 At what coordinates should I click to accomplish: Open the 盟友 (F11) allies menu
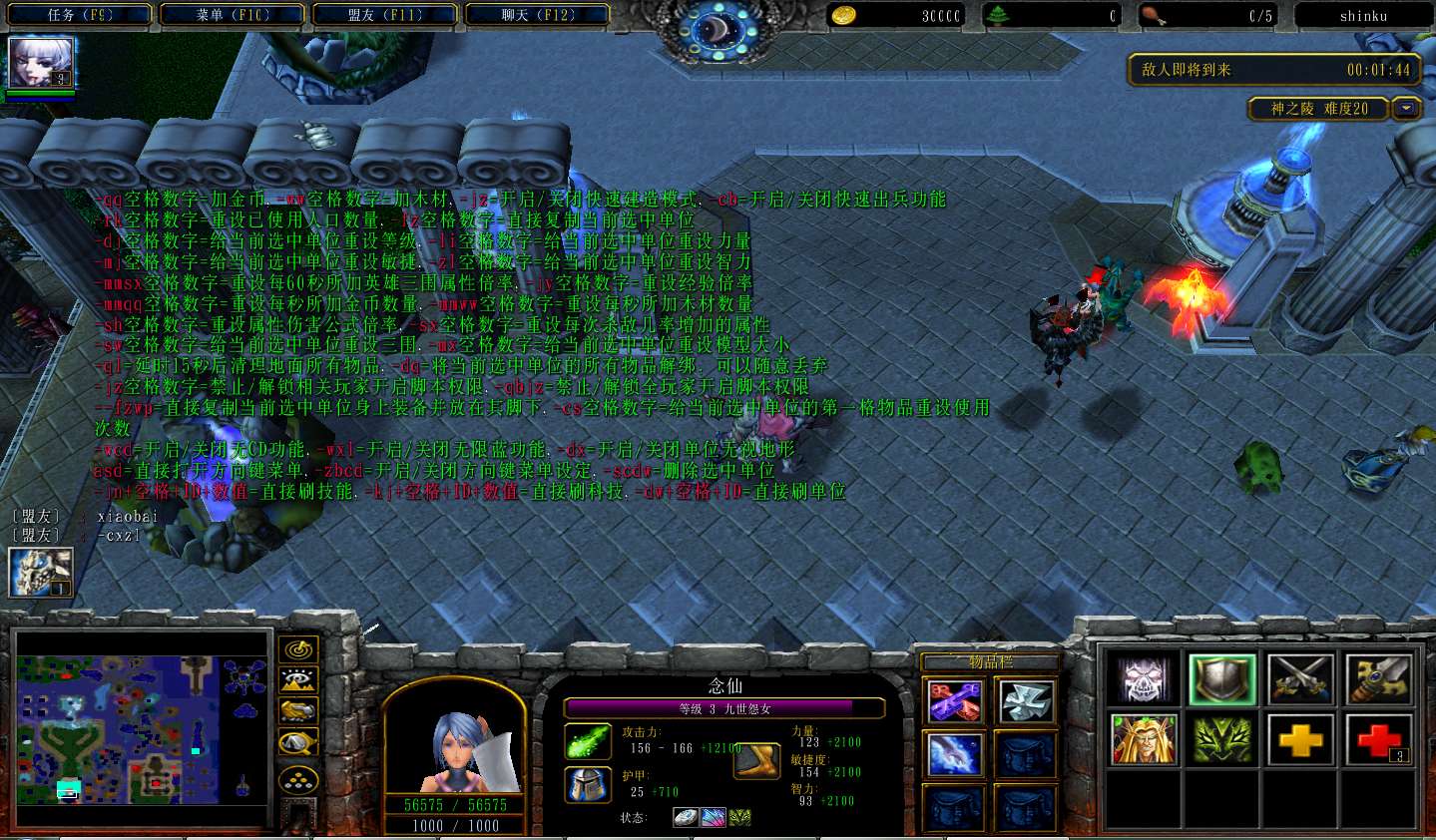[x=385, y=15]
